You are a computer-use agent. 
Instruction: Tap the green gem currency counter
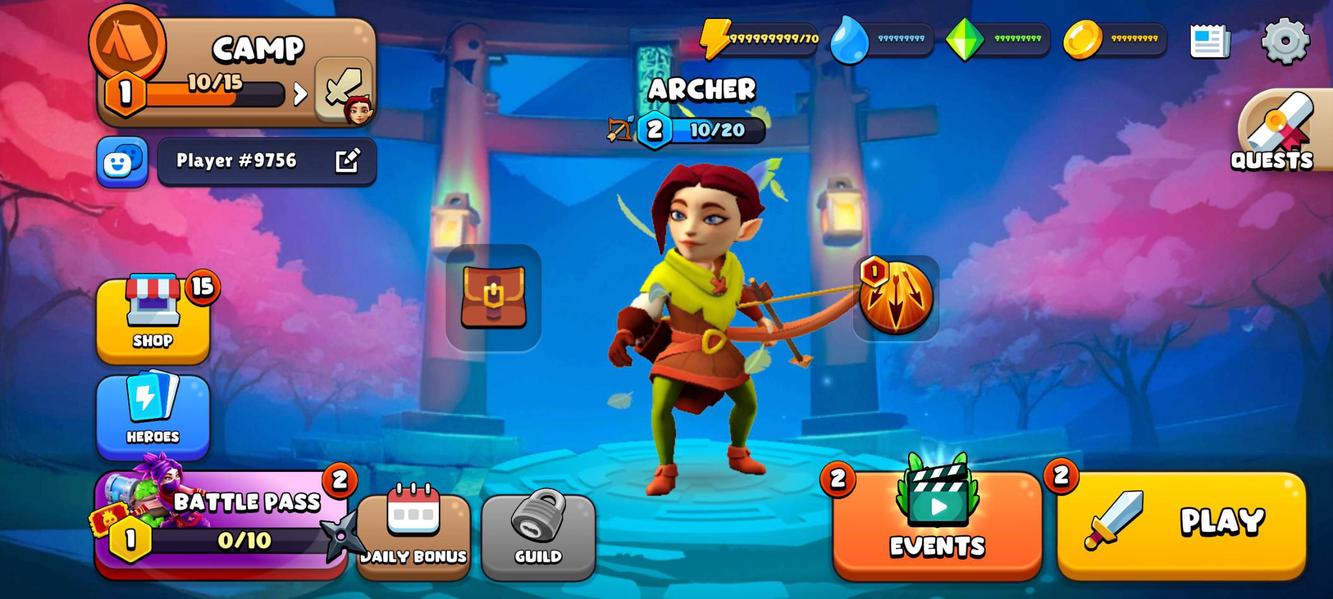(x=998, y=40)
